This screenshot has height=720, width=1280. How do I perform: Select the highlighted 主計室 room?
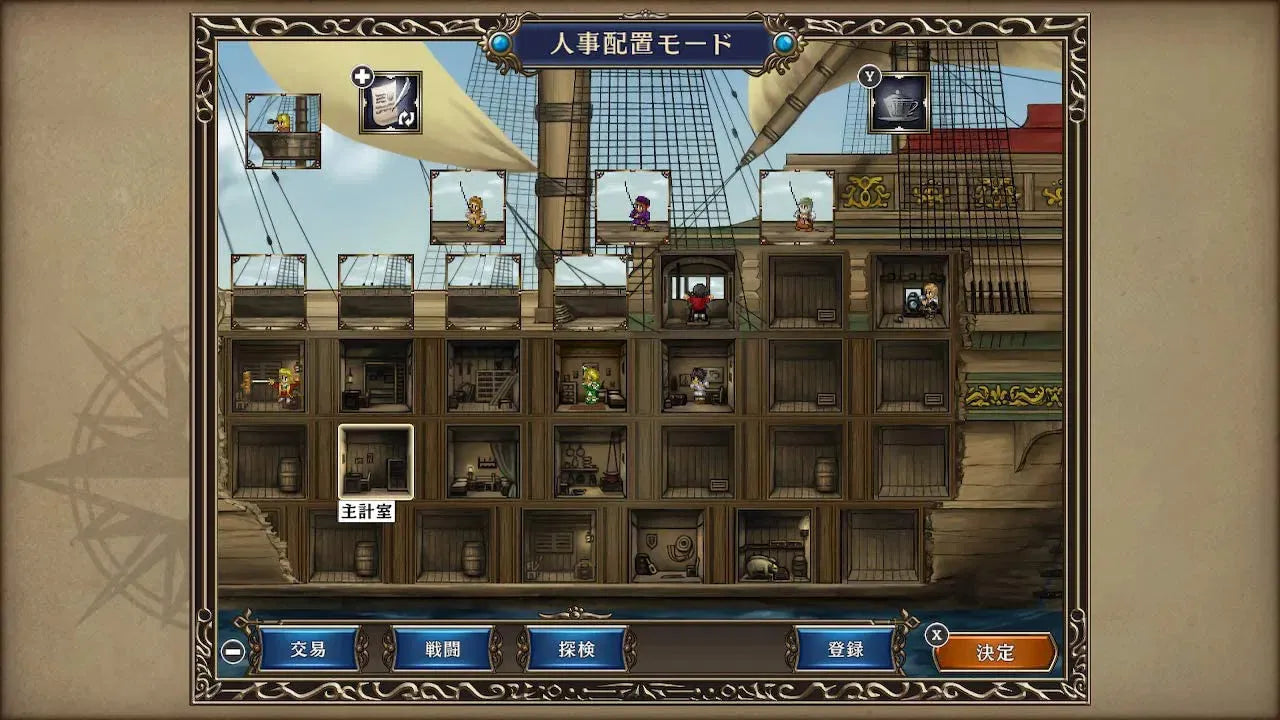tap(375, 461)
